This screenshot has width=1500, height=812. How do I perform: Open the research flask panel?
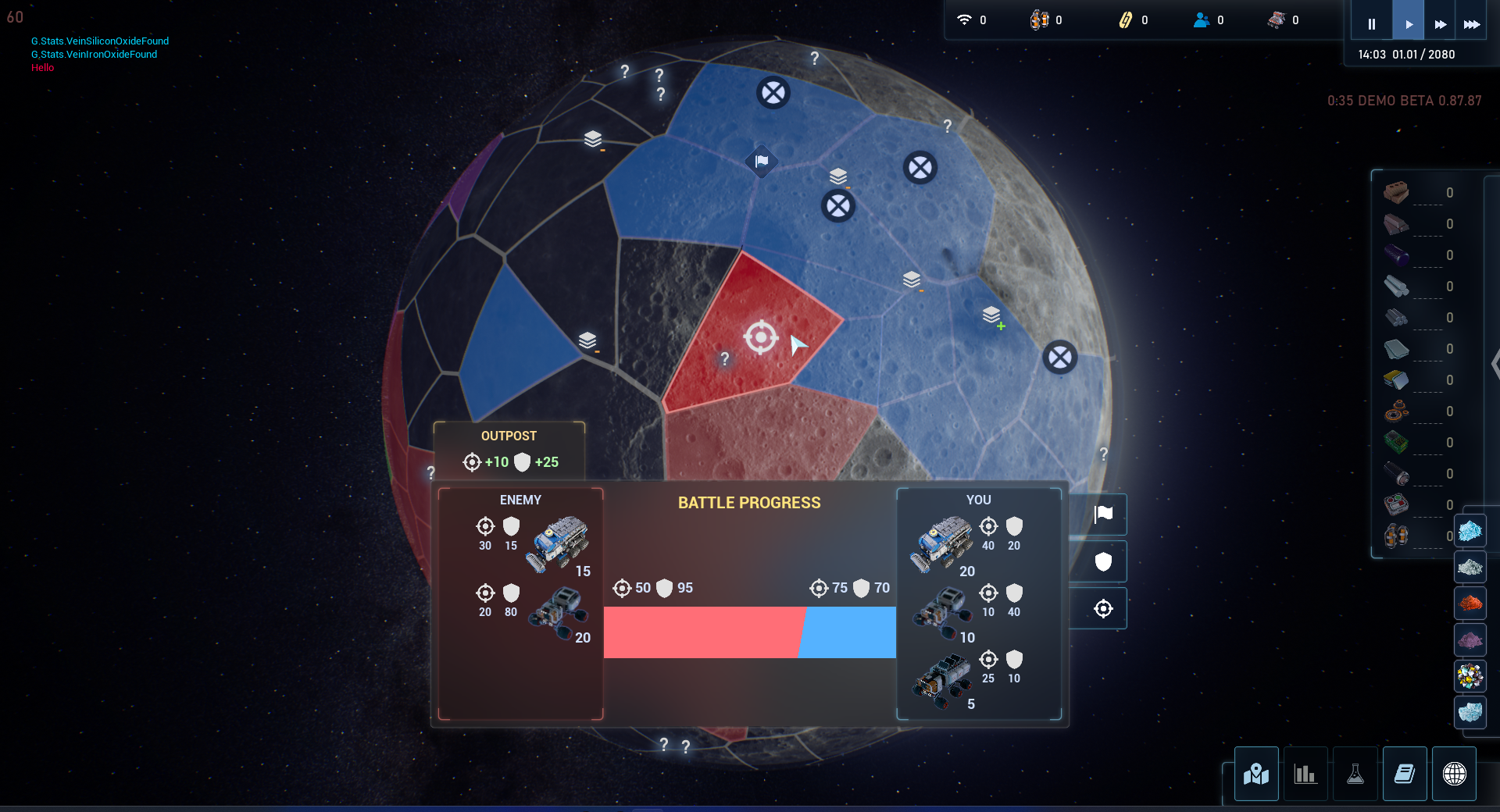click(x=1355, y=774)
